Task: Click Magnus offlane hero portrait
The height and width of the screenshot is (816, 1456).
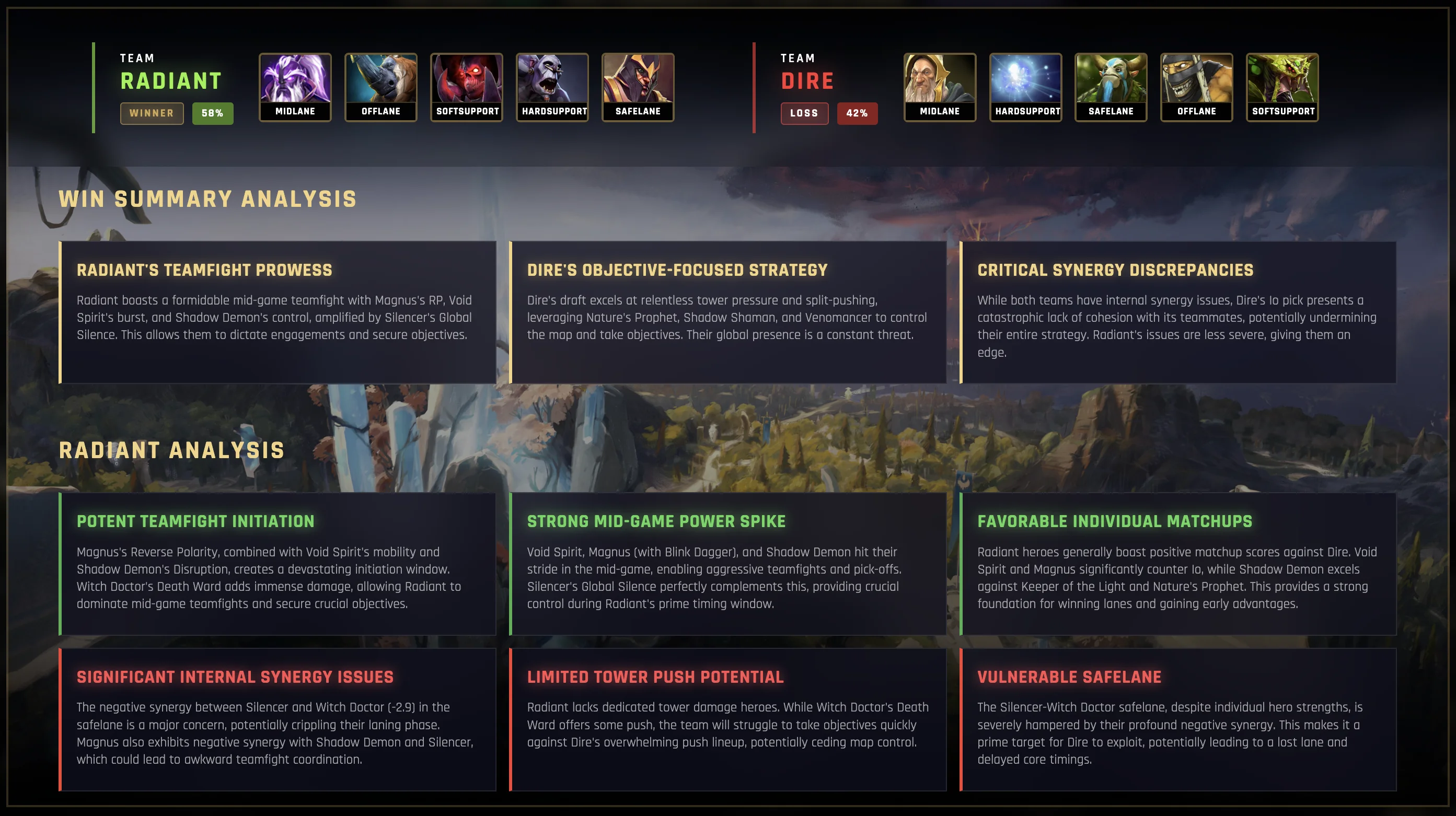Action: [x=381, y=87]
